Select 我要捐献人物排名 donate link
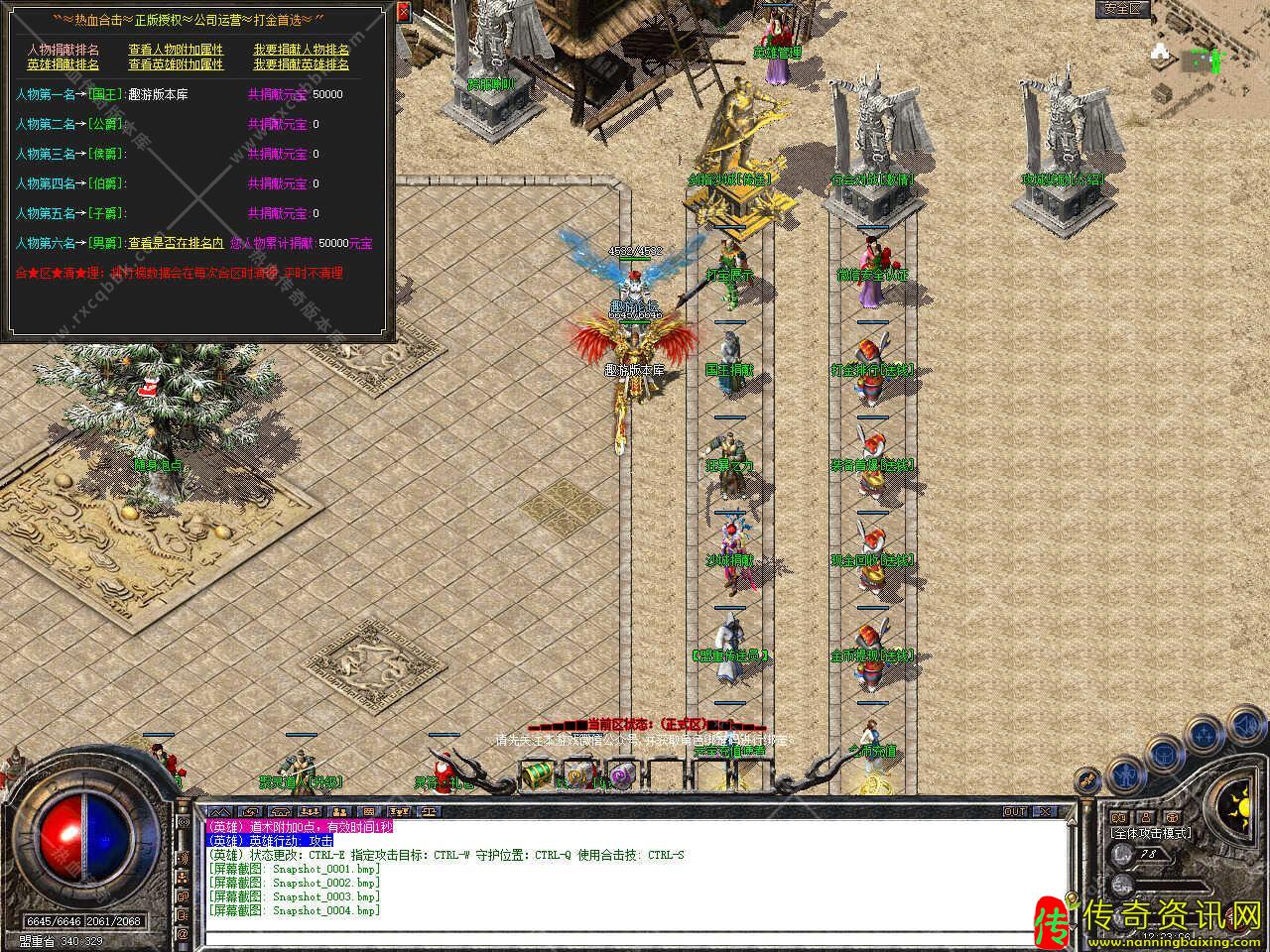Image resolution: width=1270 pixels, height=952 pixels. tap(301, 50)
